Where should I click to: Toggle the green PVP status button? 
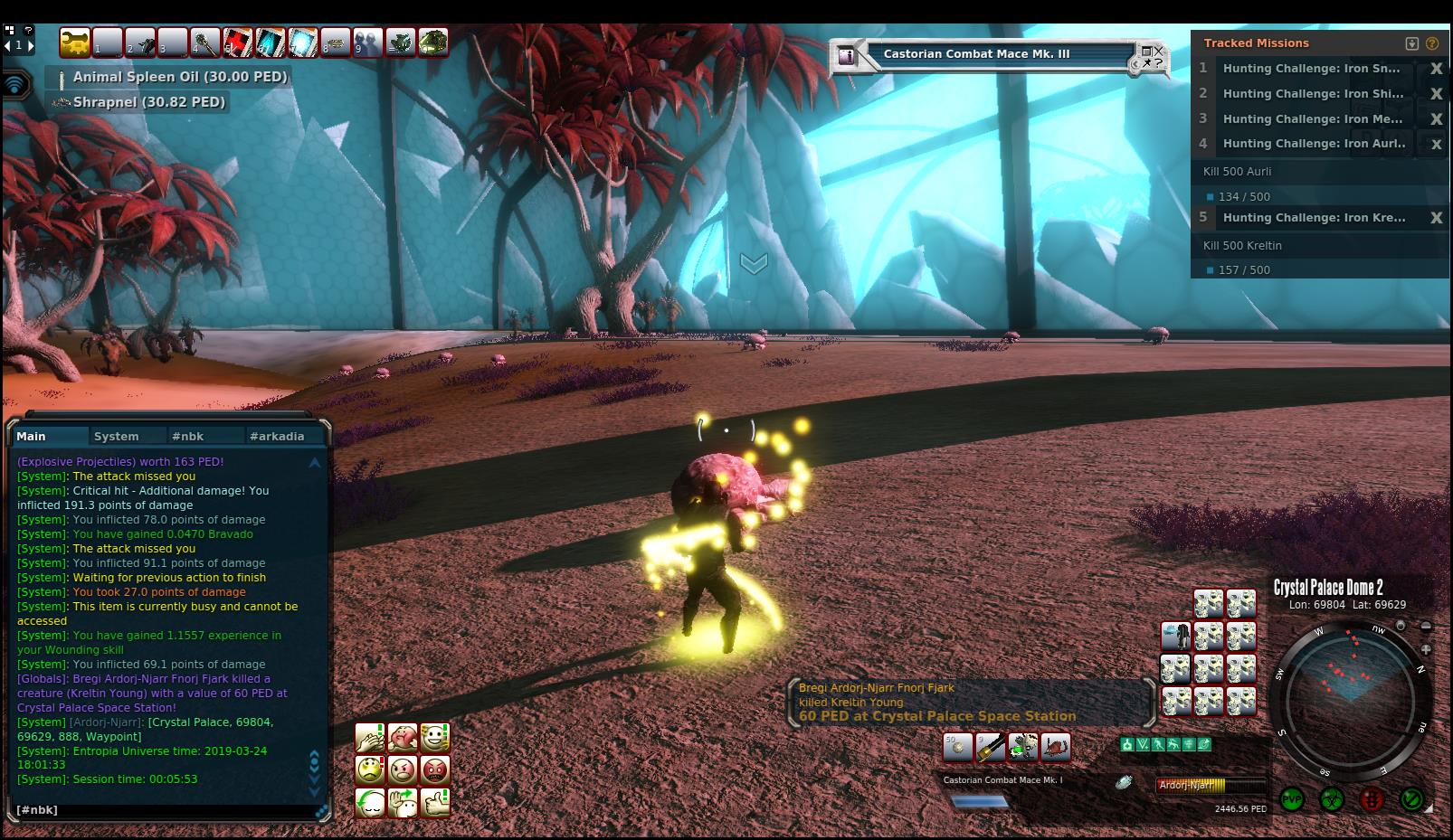(1292, 800)
